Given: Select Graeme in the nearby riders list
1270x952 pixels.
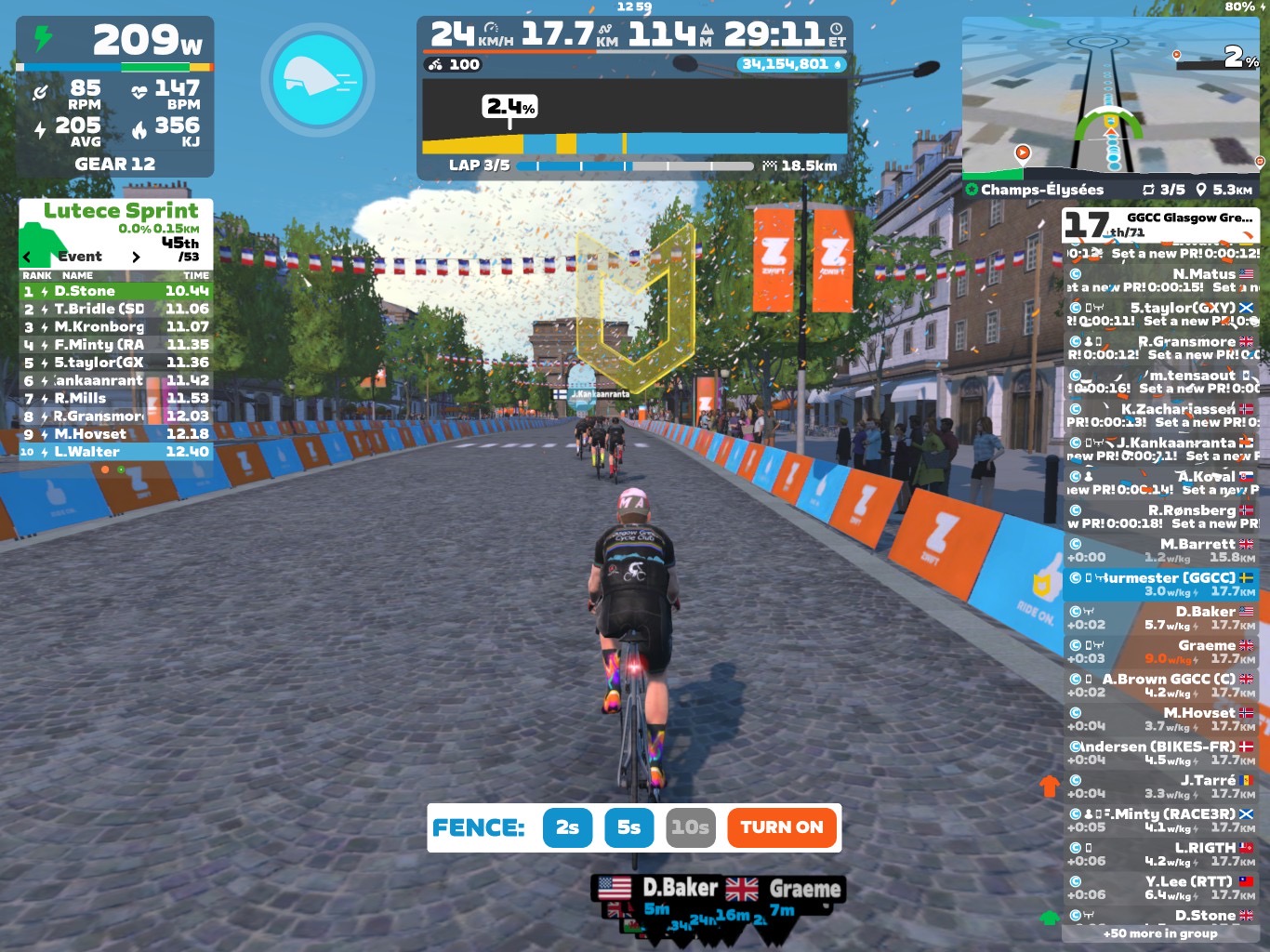Looking at the screenshot, I should 1160,652.
